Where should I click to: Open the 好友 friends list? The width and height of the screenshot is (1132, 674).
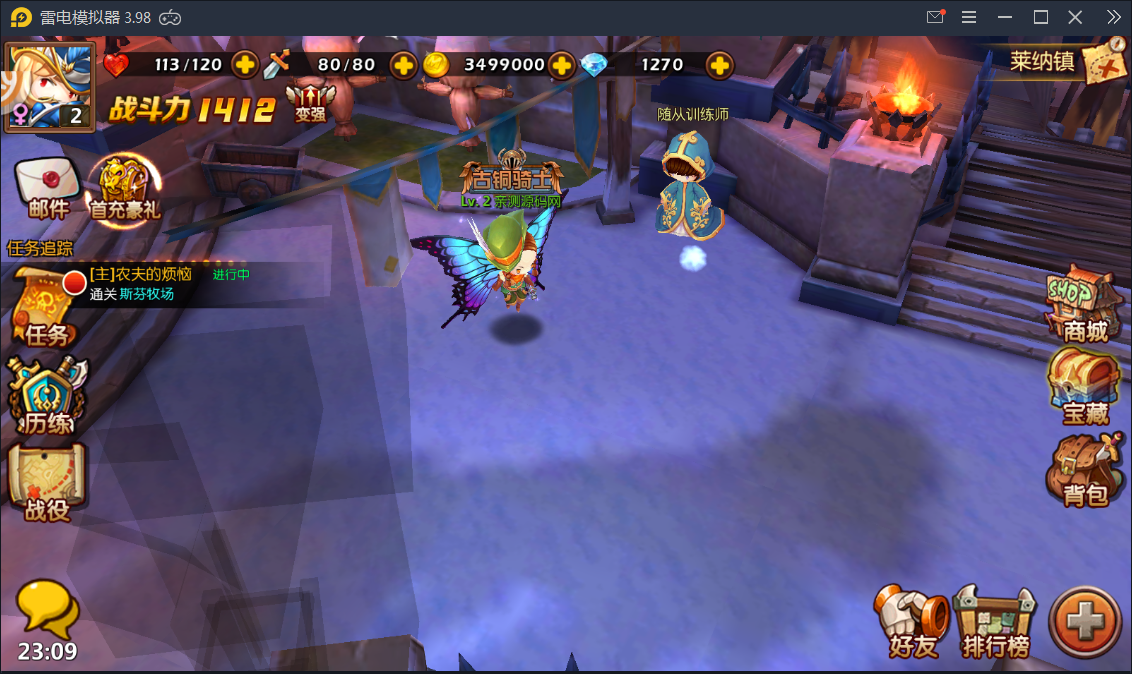[x=913, y=622]
